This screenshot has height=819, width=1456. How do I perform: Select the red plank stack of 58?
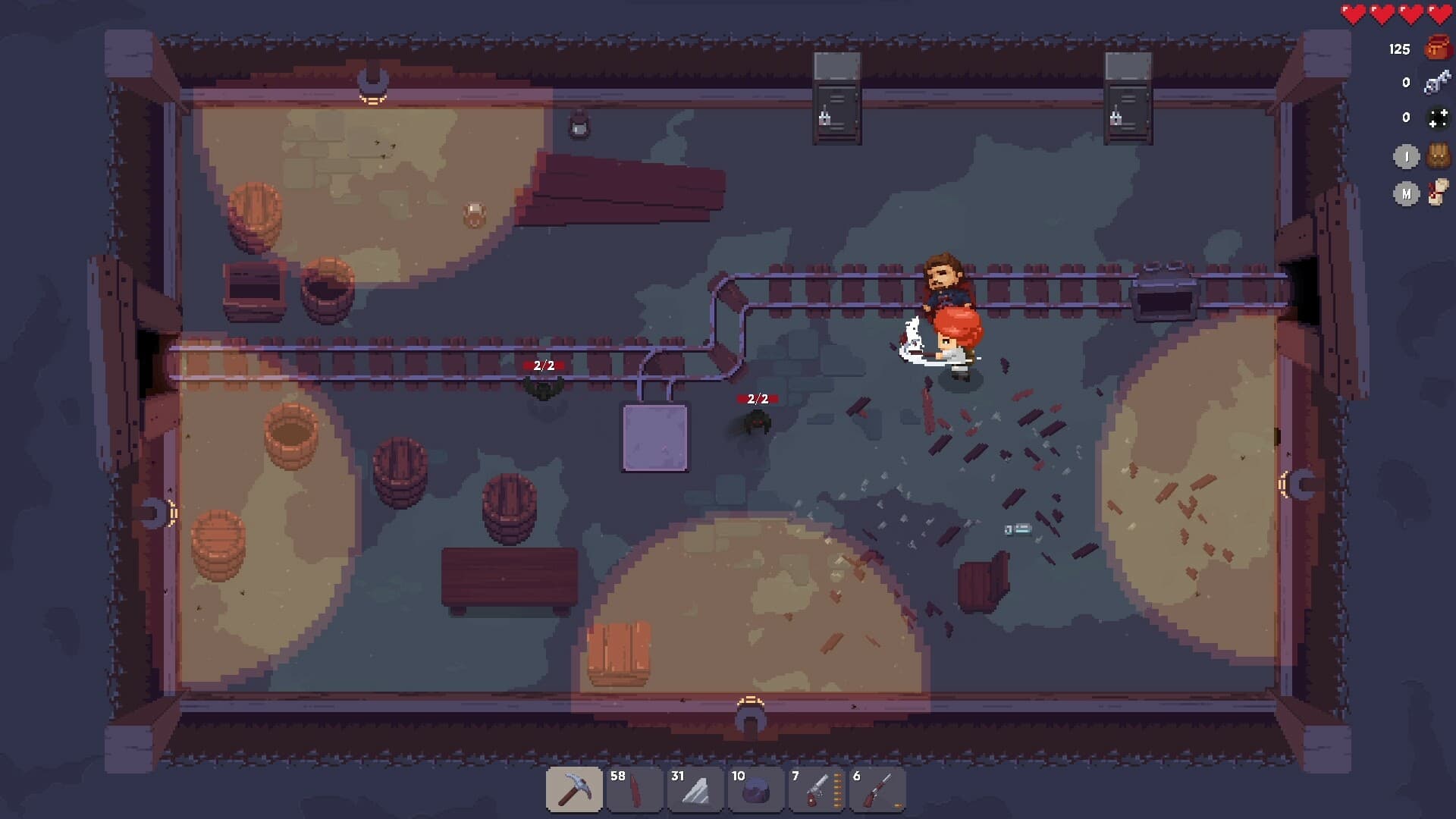tap(635, 789)
